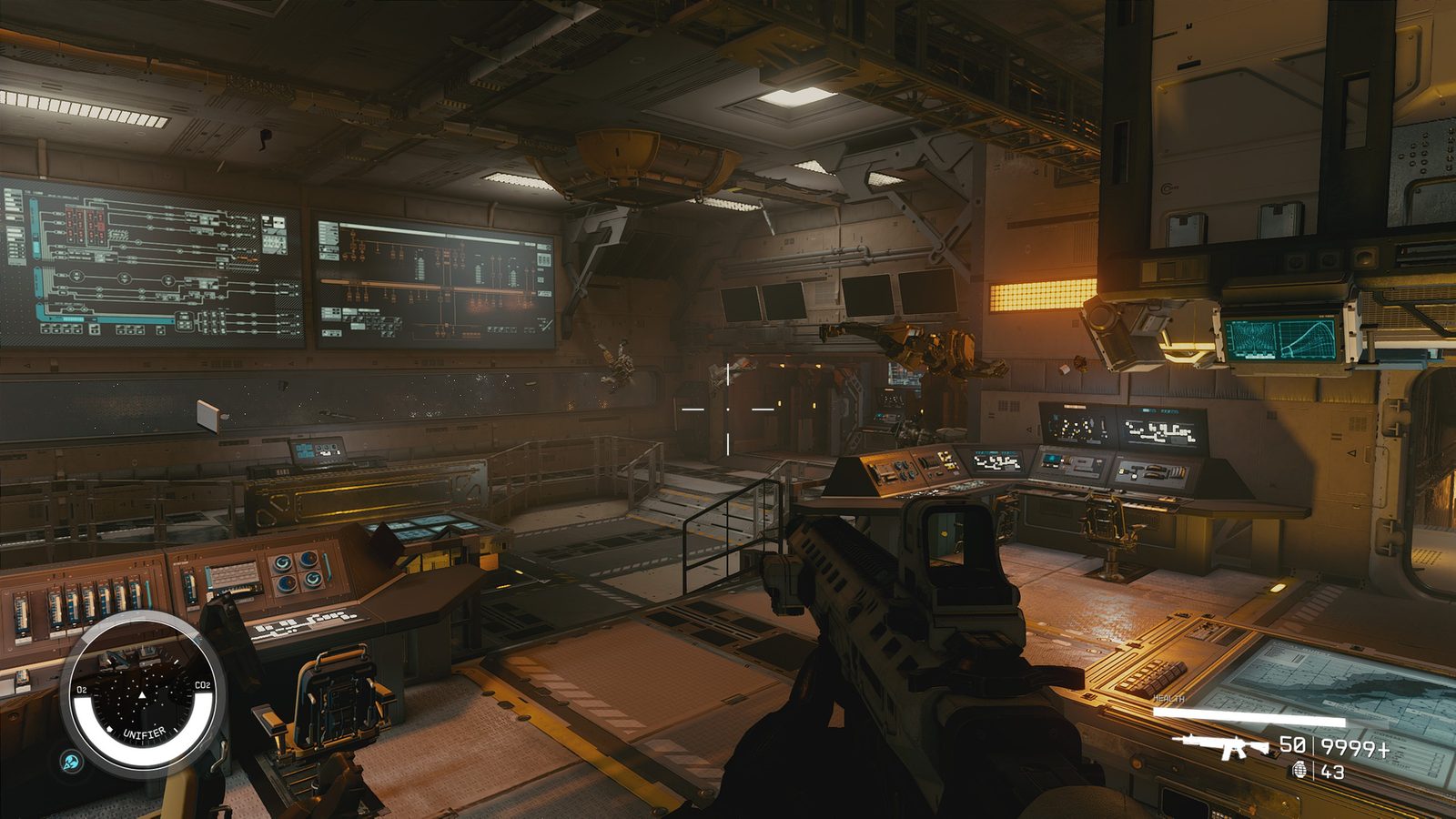This screenshot has width=1456, height=819.
Task: Click the equipped rifle weapon icon
Action: [x=1221, y=746]
